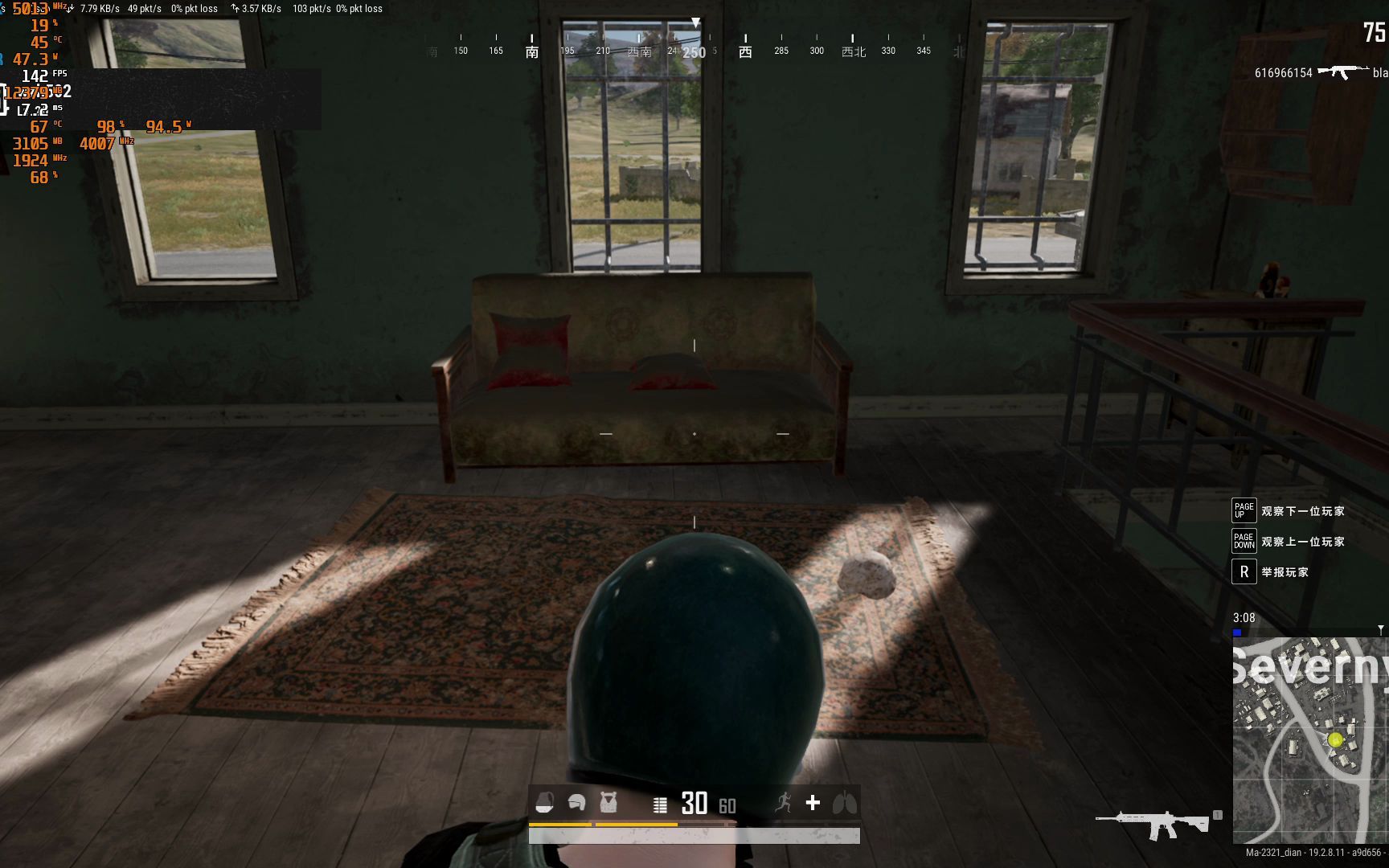The image size is (1389, 868).
Task: Click the grenade slot icon in HUD
Action: coord(545,802)
